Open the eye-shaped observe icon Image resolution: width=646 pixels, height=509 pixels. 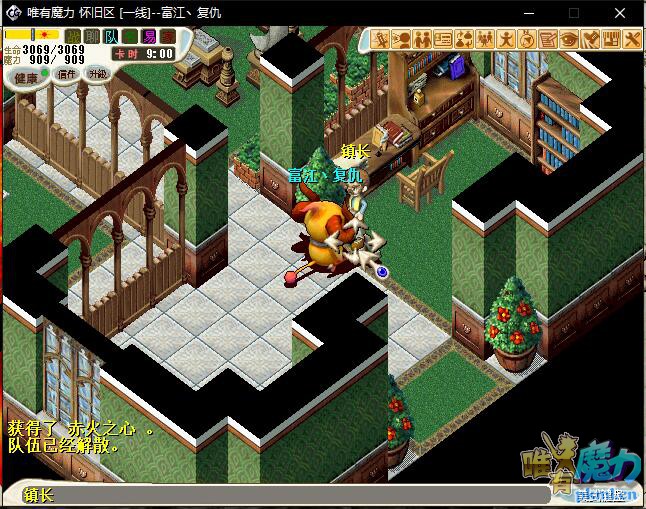[569, 40]
